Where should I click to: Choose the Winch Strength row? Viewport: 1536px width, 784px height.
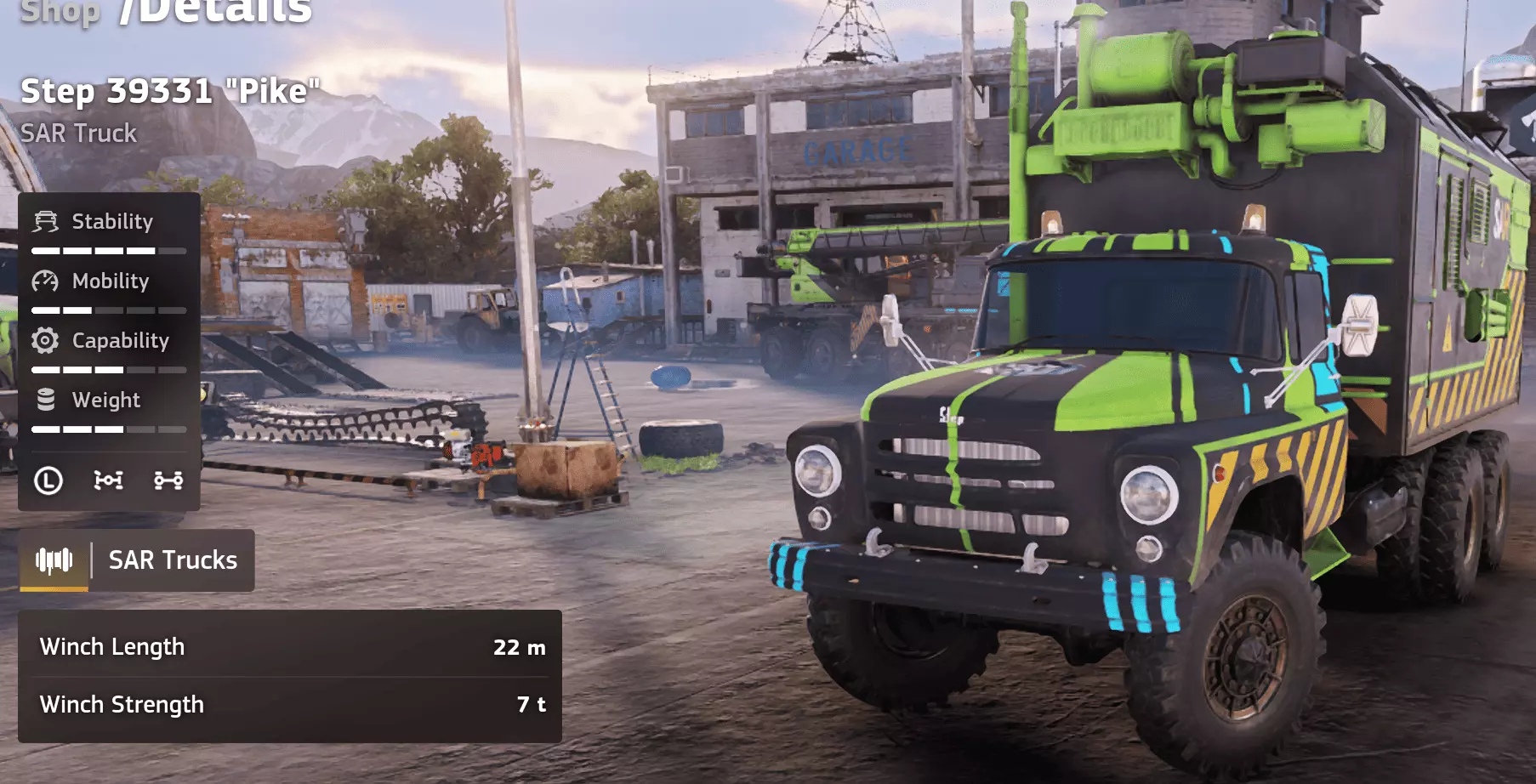(289, 705)
